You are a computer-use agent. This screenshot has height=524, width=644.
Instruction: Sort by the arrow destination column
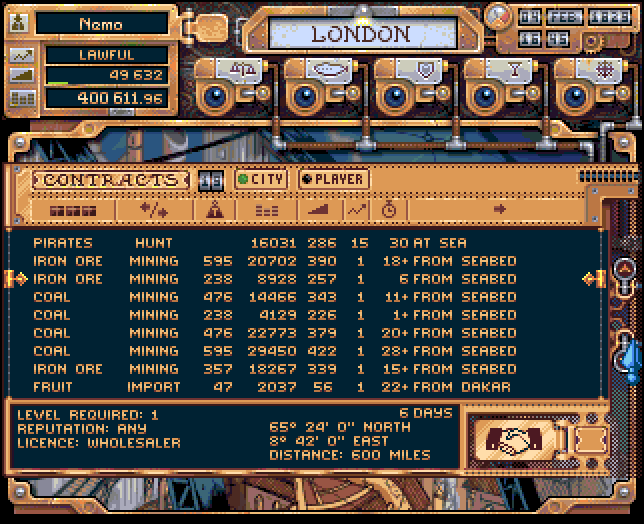pyautogui.click(x=500, y=210)
